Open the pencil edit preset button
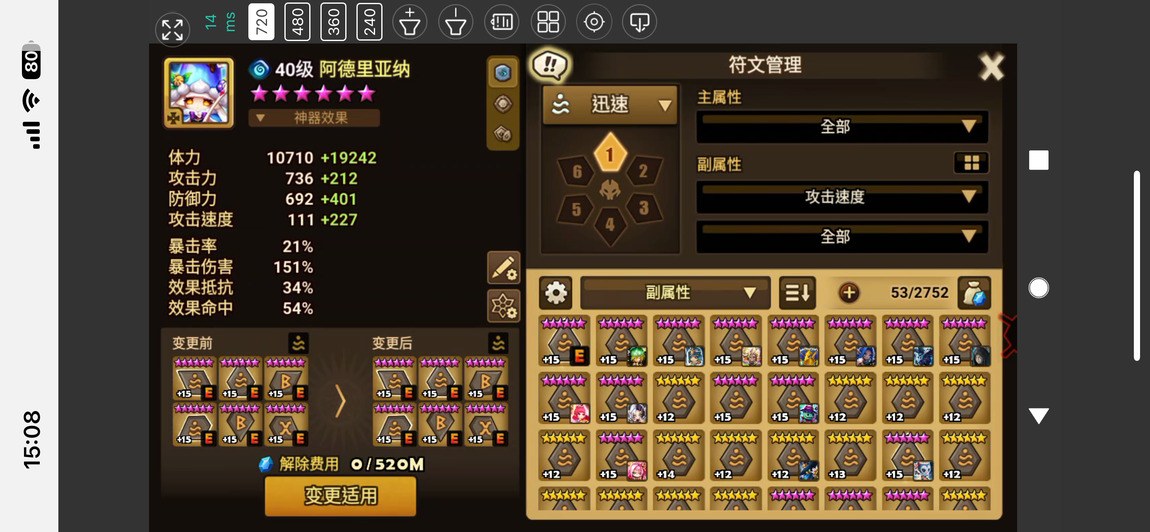Screen dimensions: 1150x532 click(503, 268)
